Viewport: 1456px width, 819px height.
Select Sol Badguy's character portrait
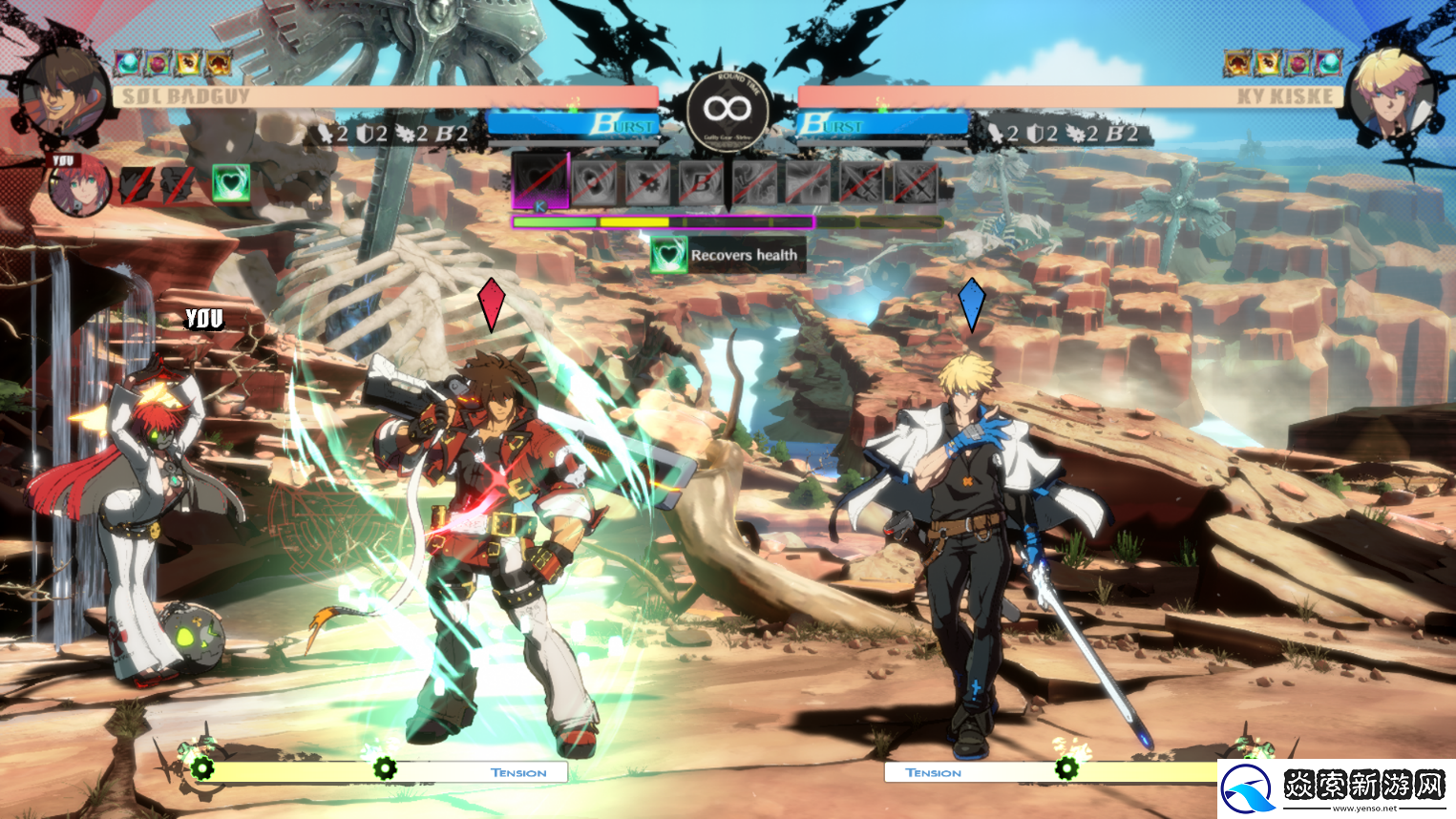click(63, 94)
